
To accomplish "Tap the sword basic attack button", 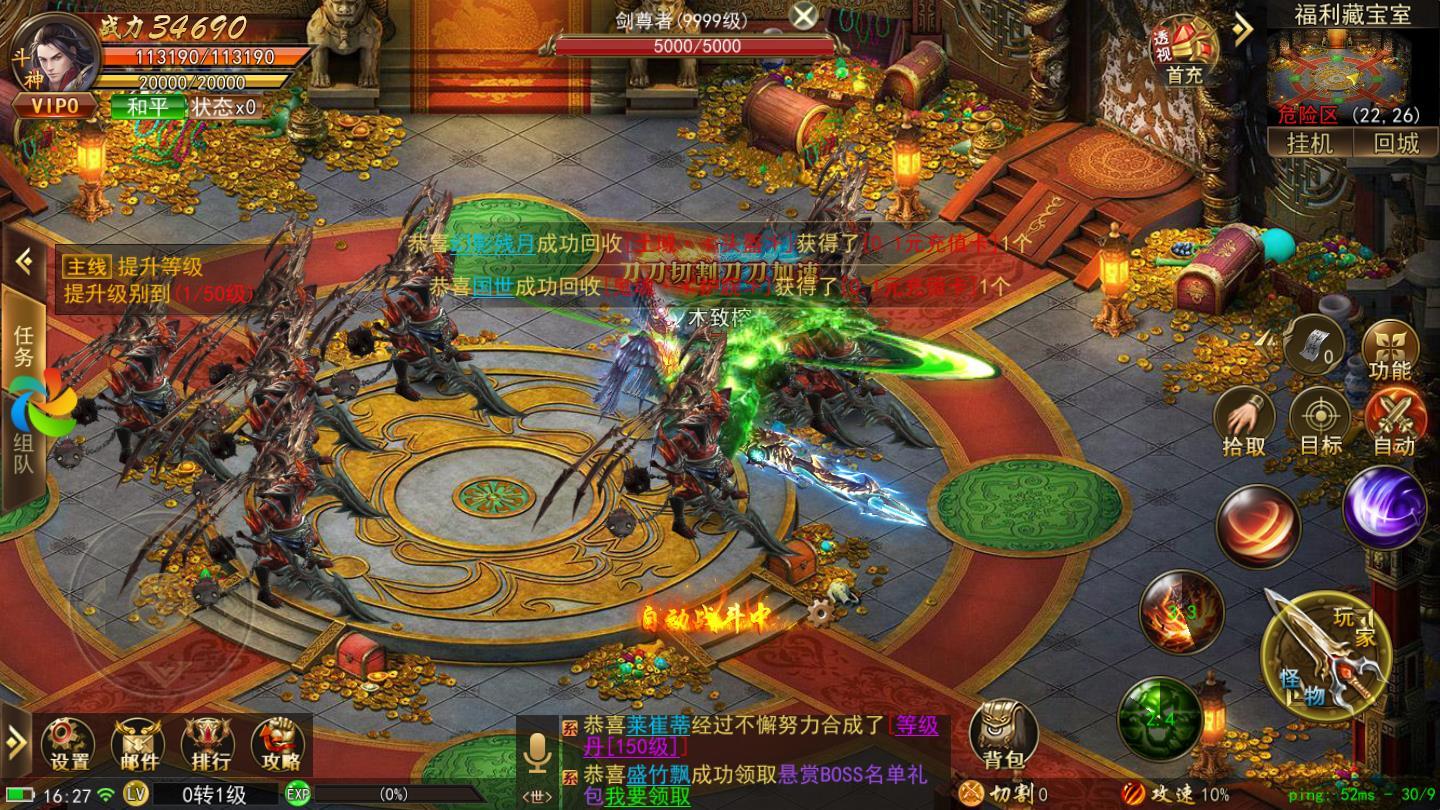I will tap(1326, 649).
